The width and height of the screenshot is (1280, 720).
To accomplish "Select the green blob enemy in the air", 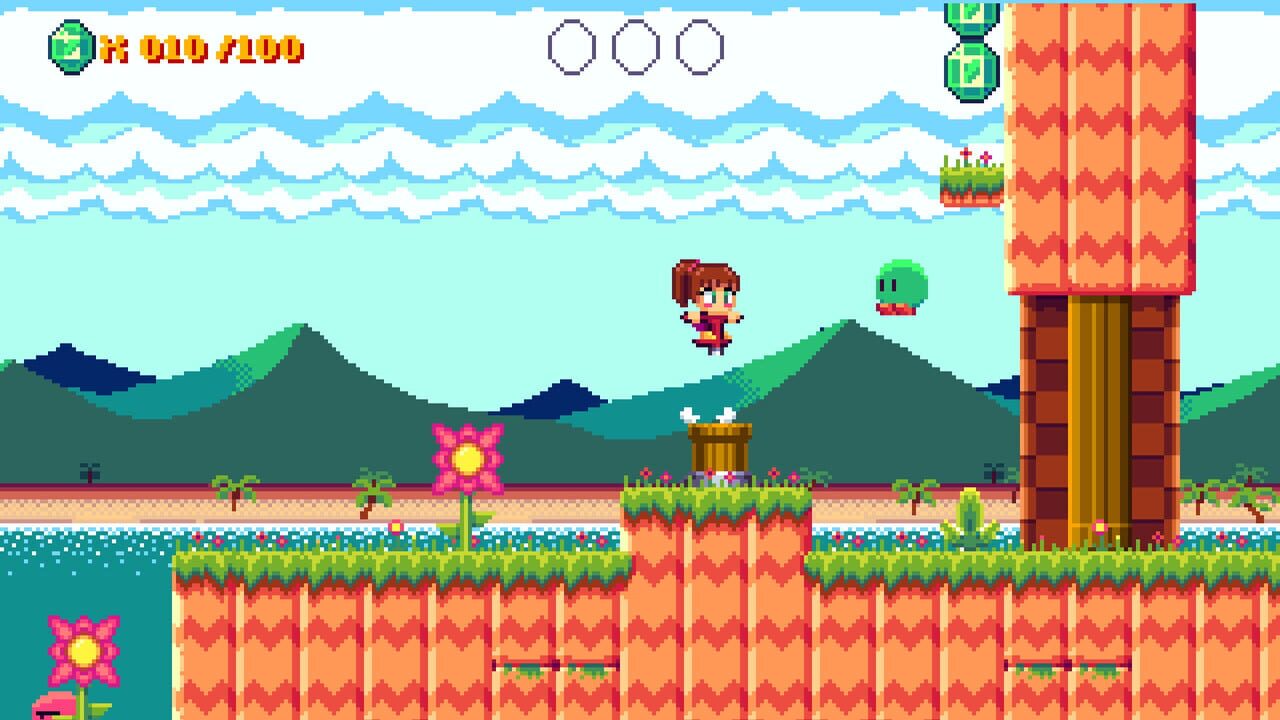I will pyautogui.click(x=898, y=283).
